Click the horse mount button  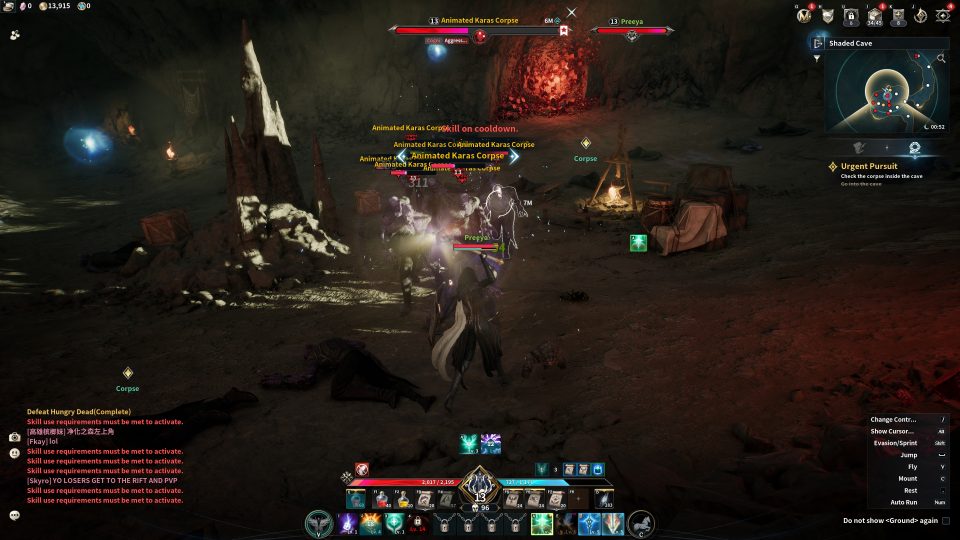click(x=640, y=523)
